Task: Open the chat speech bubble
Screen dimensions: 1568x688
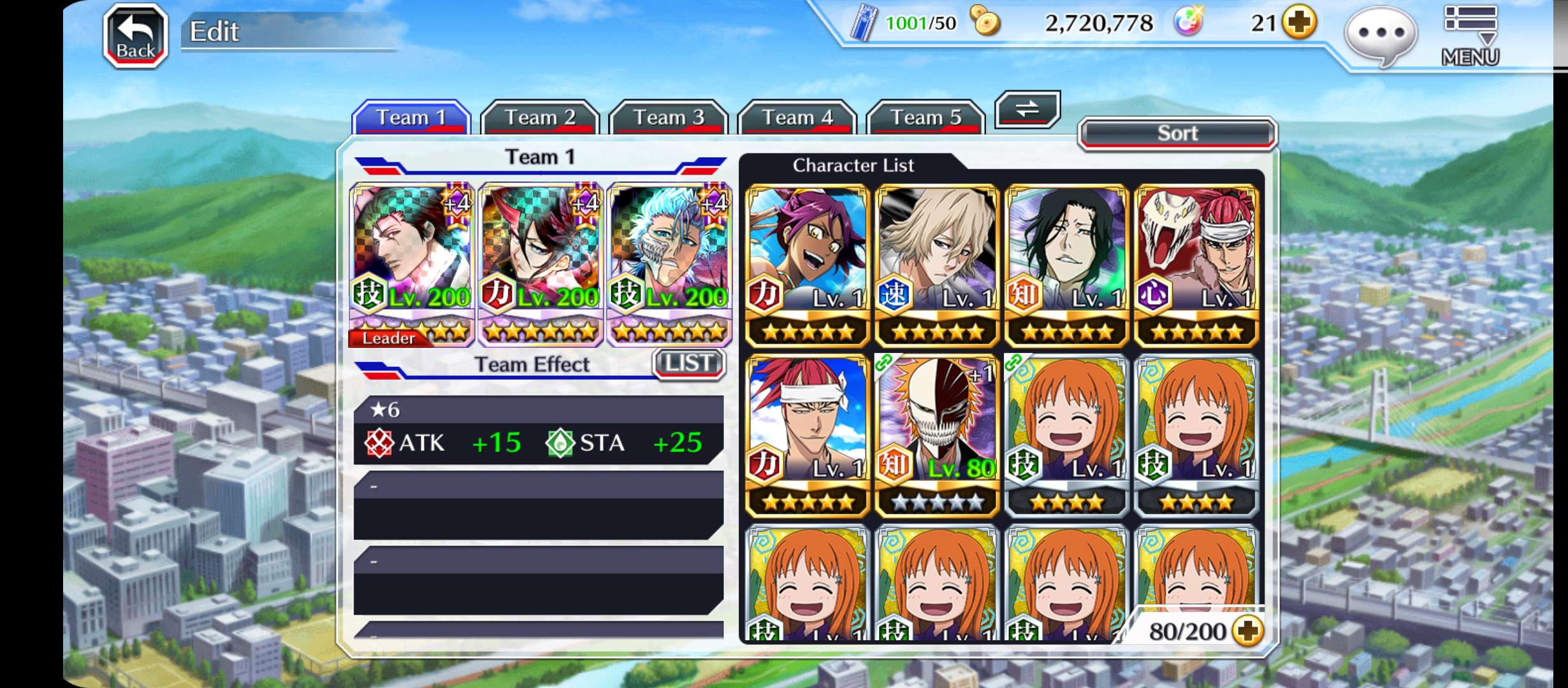Action: point(1381,35)
